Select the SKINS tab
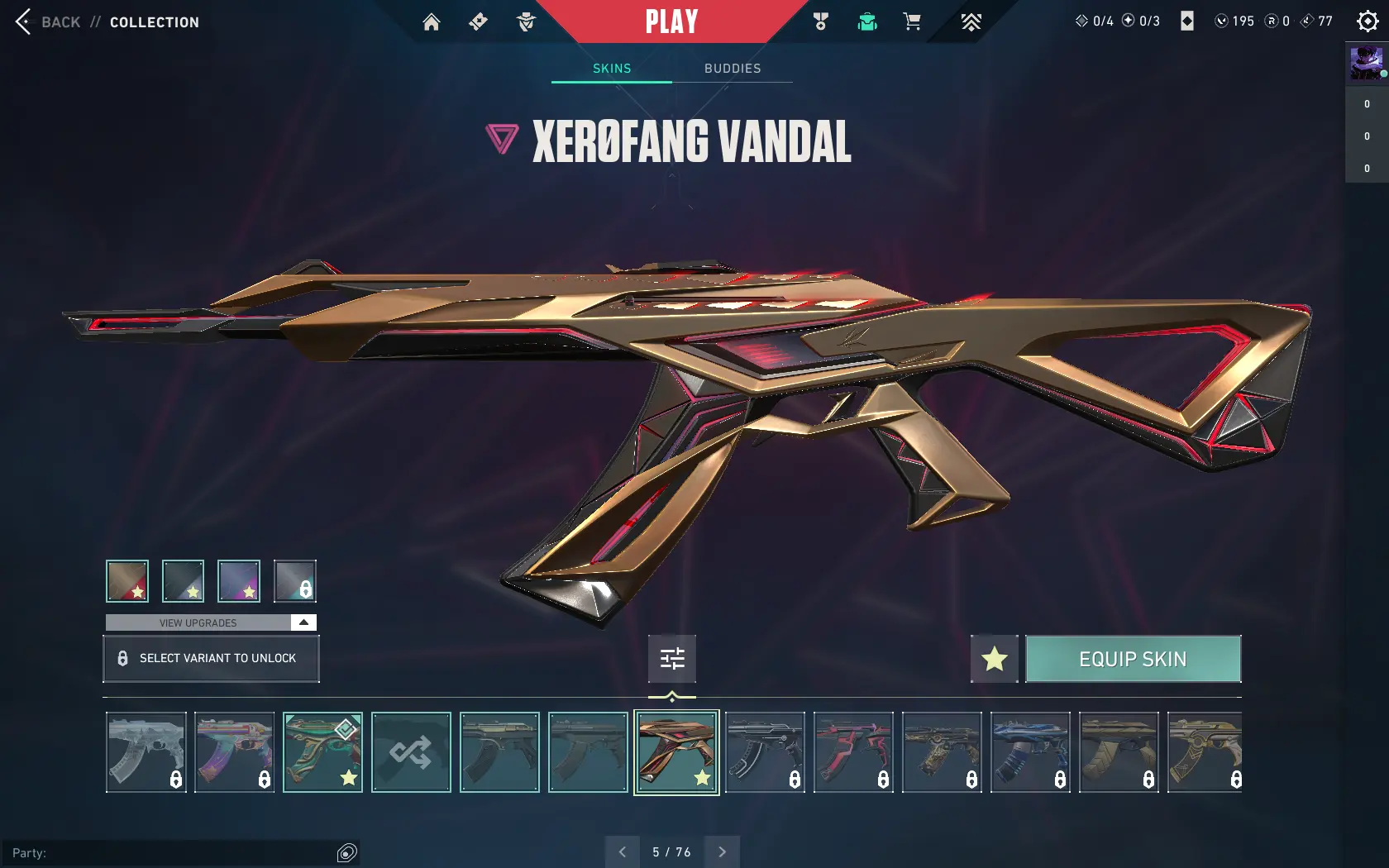 [x=611, y=69]
